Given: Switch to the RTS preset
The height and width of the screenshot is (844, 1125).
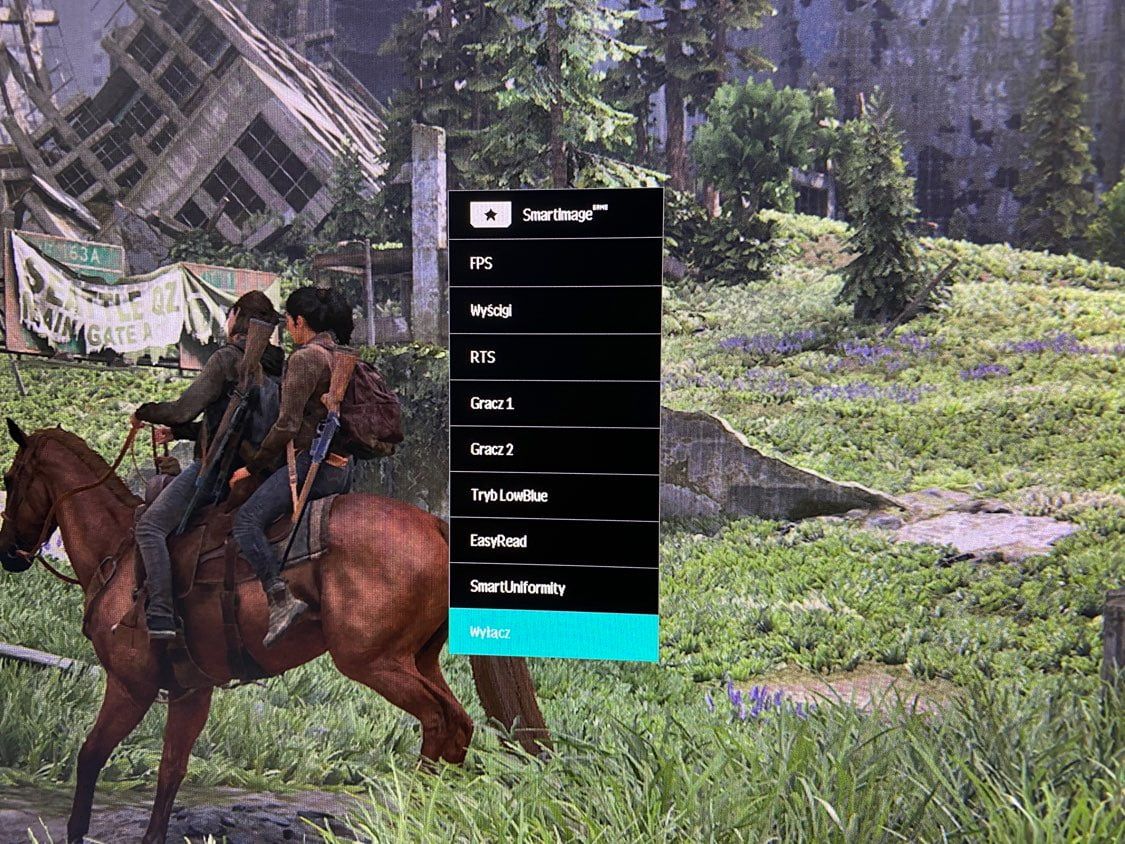Looking at the screenshot, I should tap(555, 357).
